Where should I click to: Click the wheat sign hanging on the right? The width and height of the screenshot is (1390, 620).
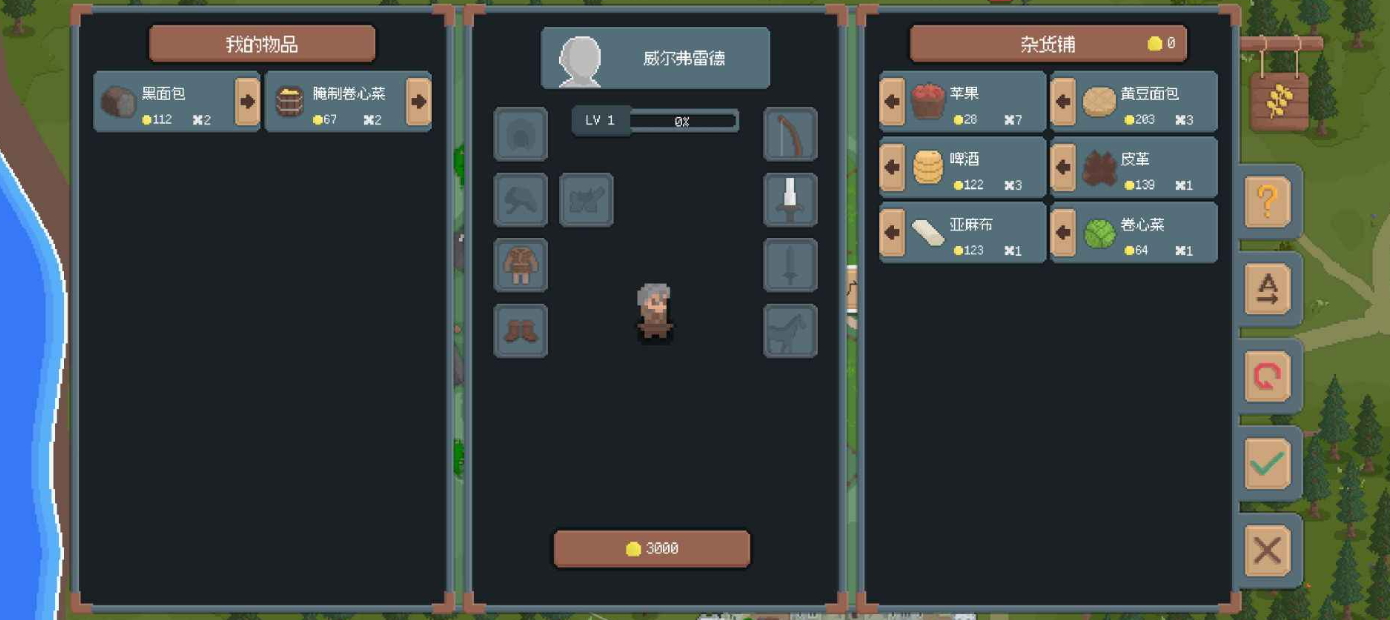(x=1279, y=100)
